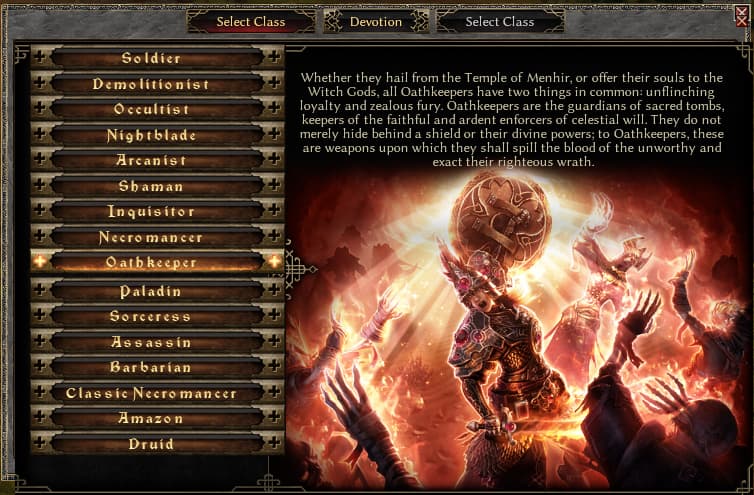Pick Necromancer from the class list
Screen dimensions: 754x495
[152, 238]
